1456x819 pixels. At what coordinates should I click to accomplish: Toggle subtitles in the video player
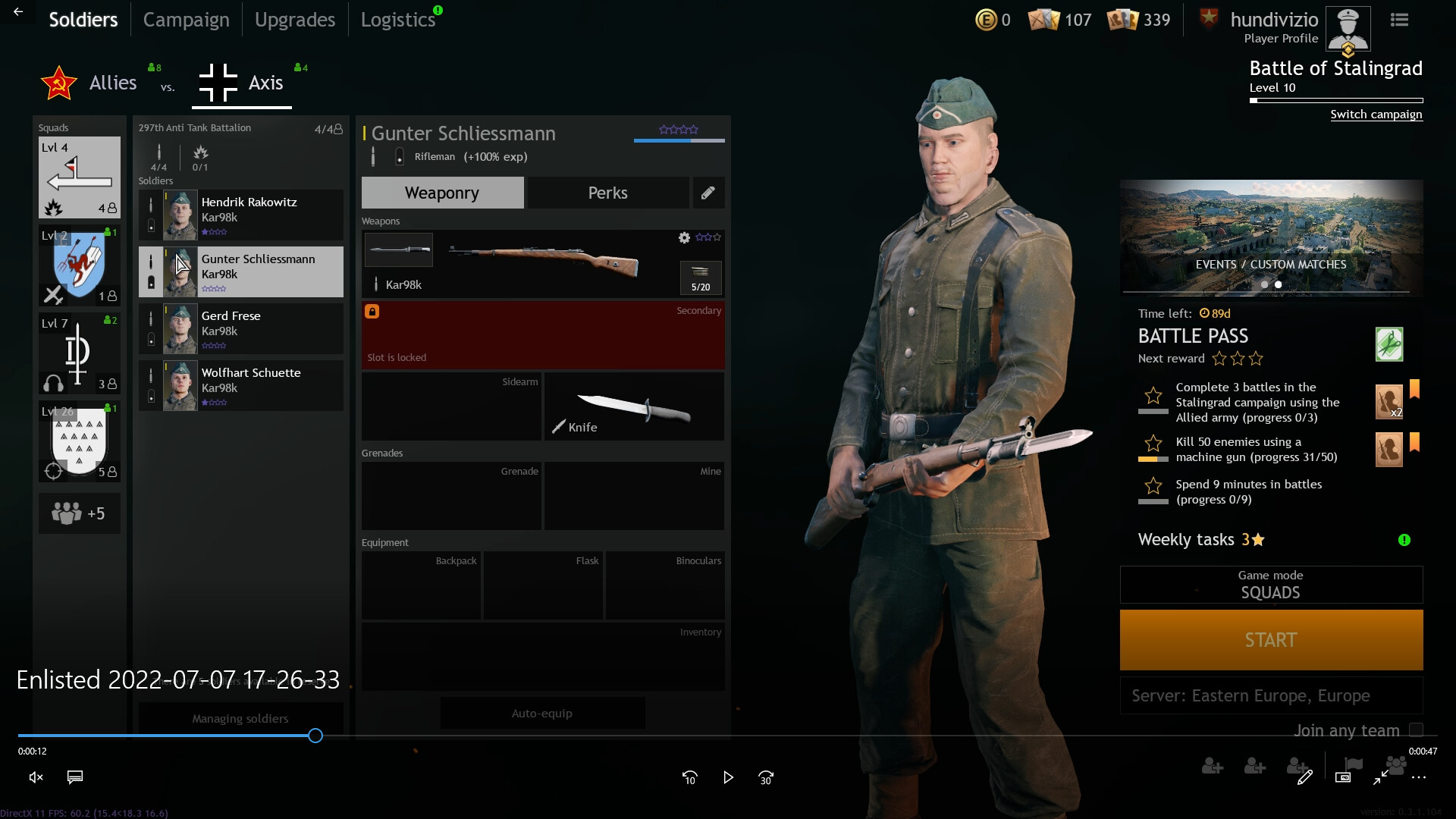click(x=74, y=777)
